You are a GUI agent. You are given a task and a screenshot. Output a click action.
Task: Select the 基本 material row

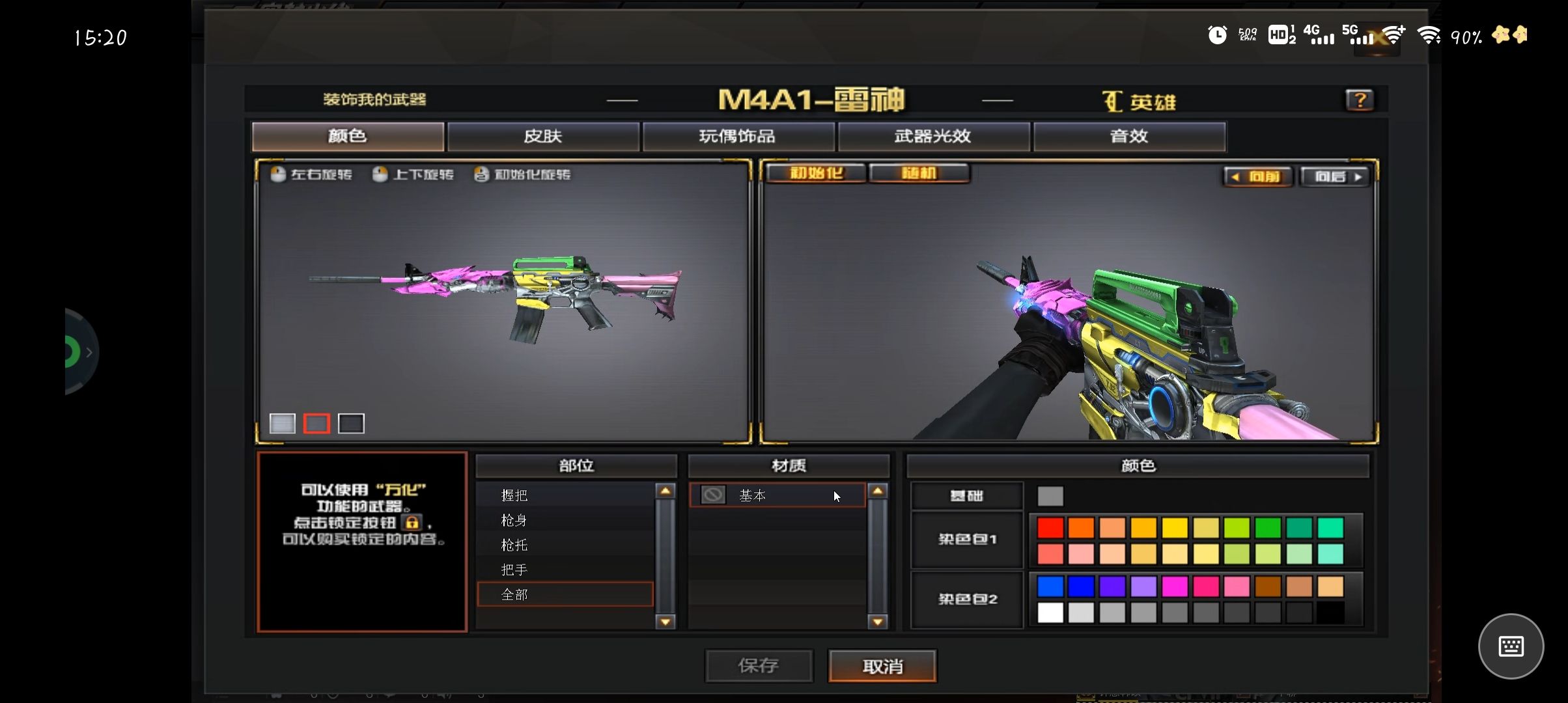click(x=777, y=495)
